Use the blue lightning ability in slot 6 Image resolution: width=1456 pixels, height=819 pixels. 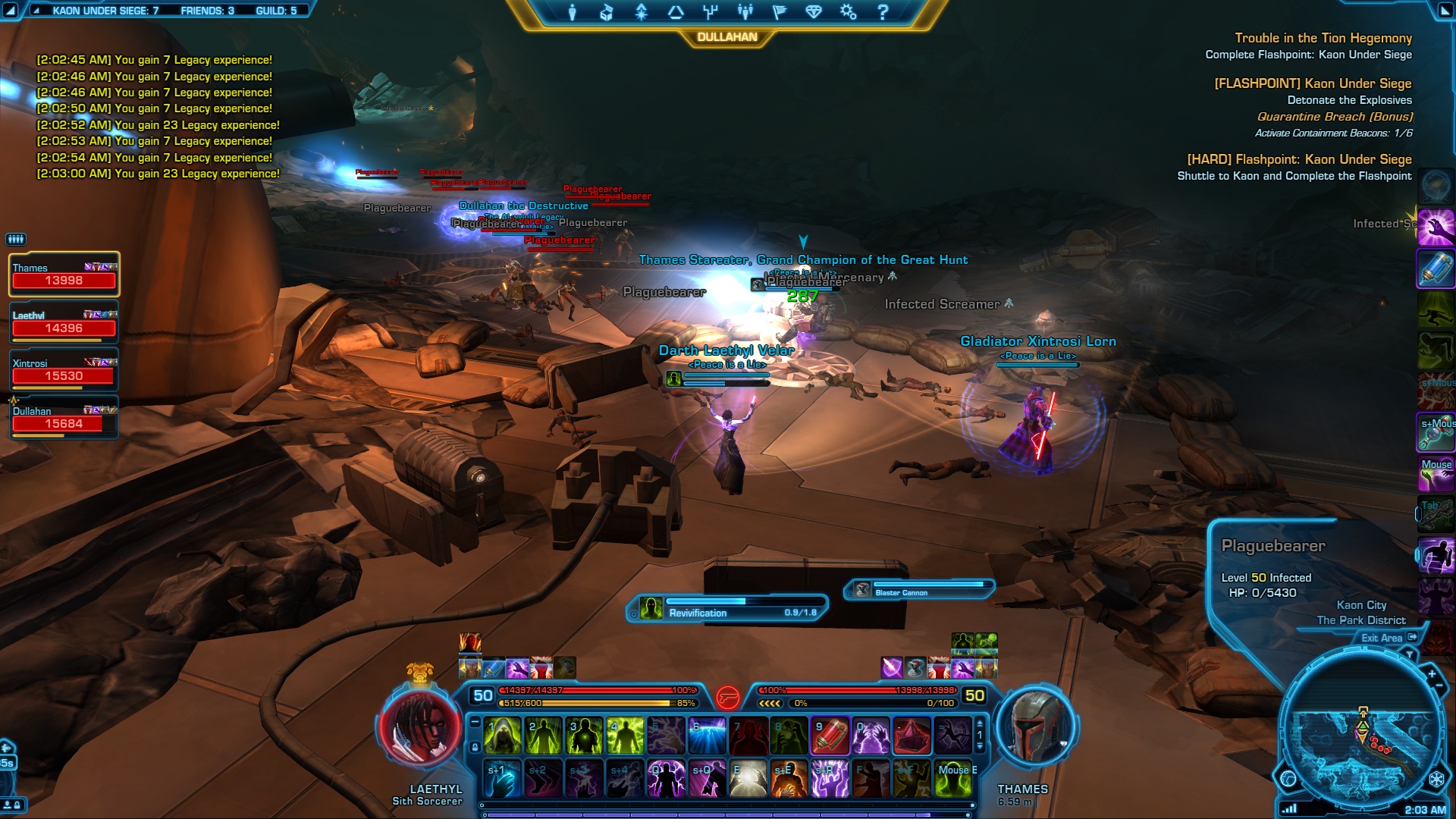[707, 736]
